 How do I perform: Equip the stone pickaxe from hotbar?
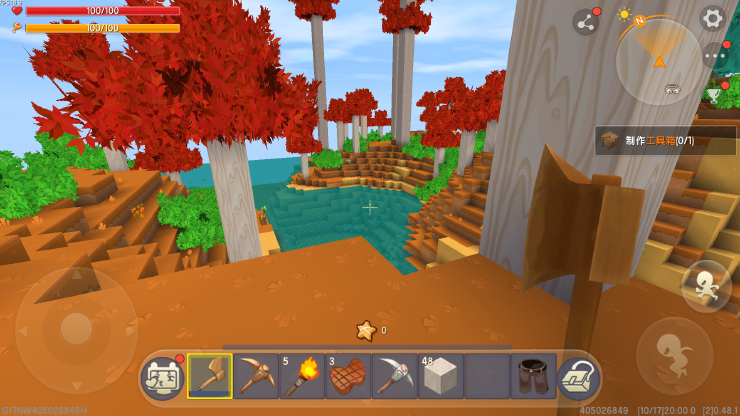pyautogui.click(x=395, y=376)
